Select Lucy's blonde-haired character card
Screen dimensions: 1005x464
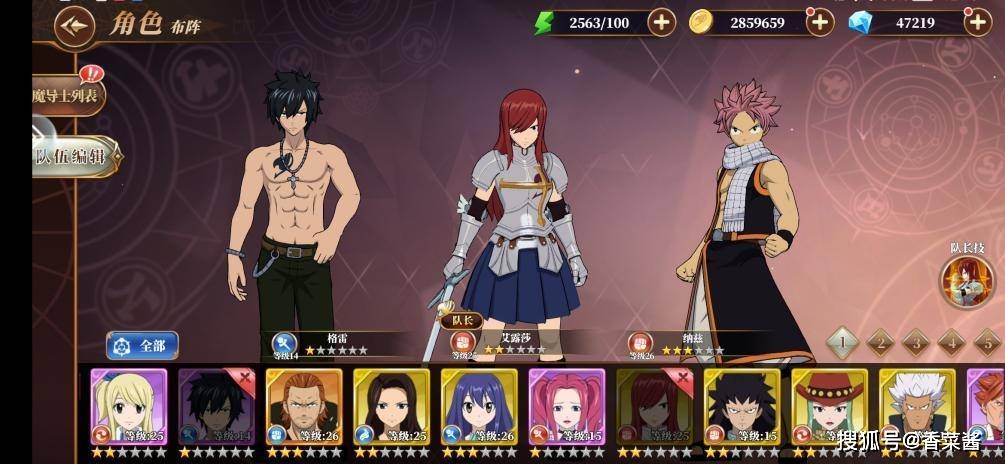click(x=129, y=407)
